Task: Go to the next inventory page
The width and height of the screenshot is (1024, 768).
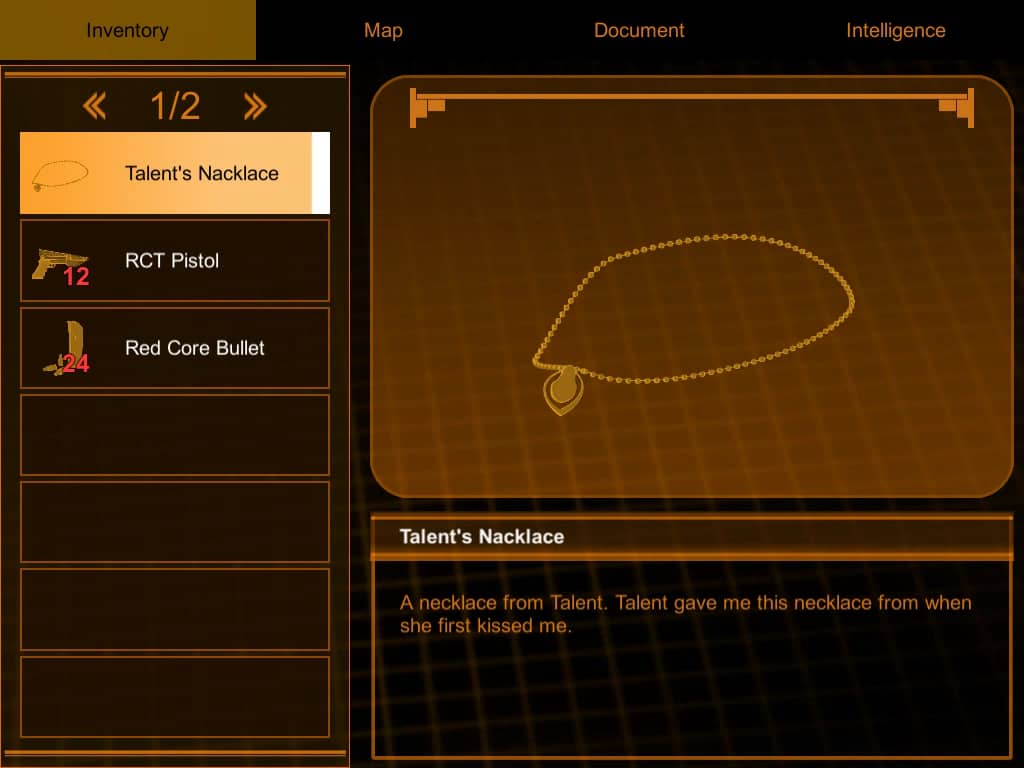Action: point(255,106)
